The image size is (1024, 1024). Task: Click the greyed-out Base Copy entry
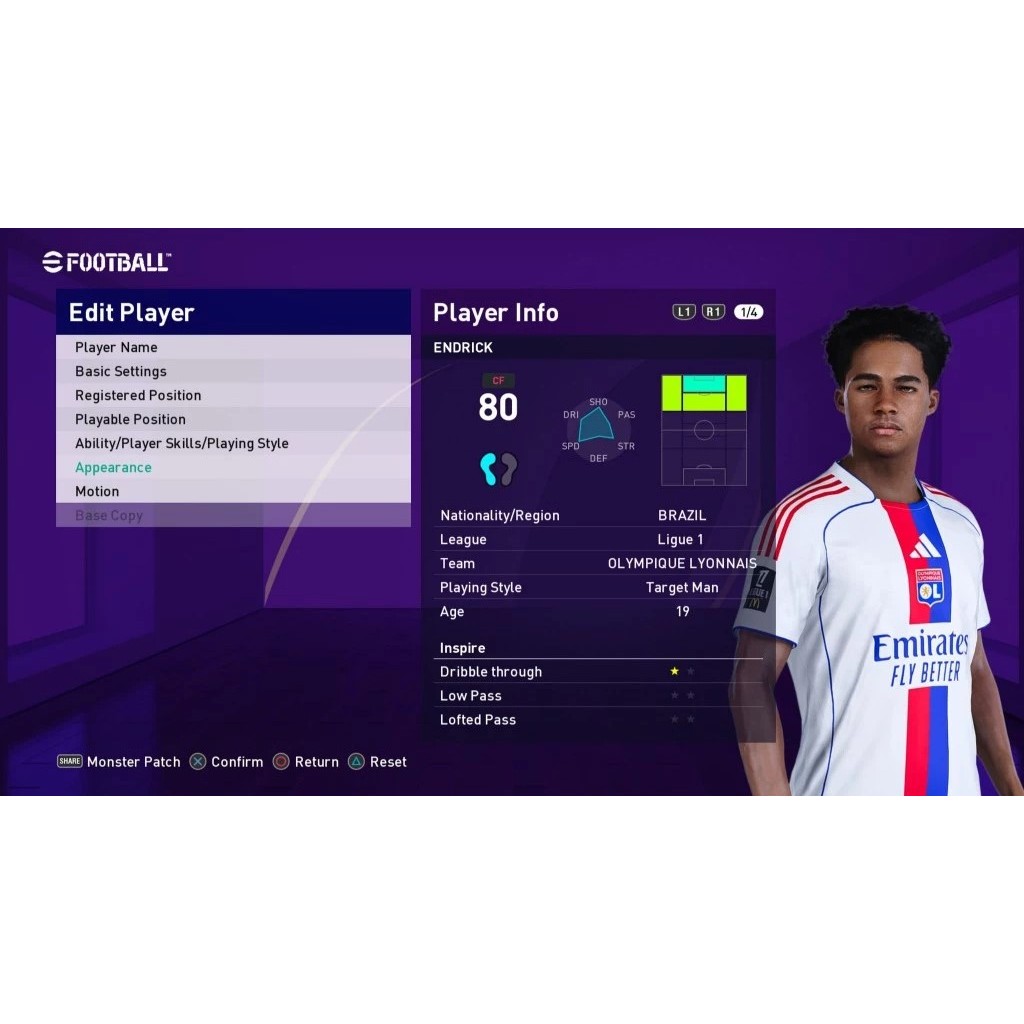pyautogui.click(x=109, y=515)
